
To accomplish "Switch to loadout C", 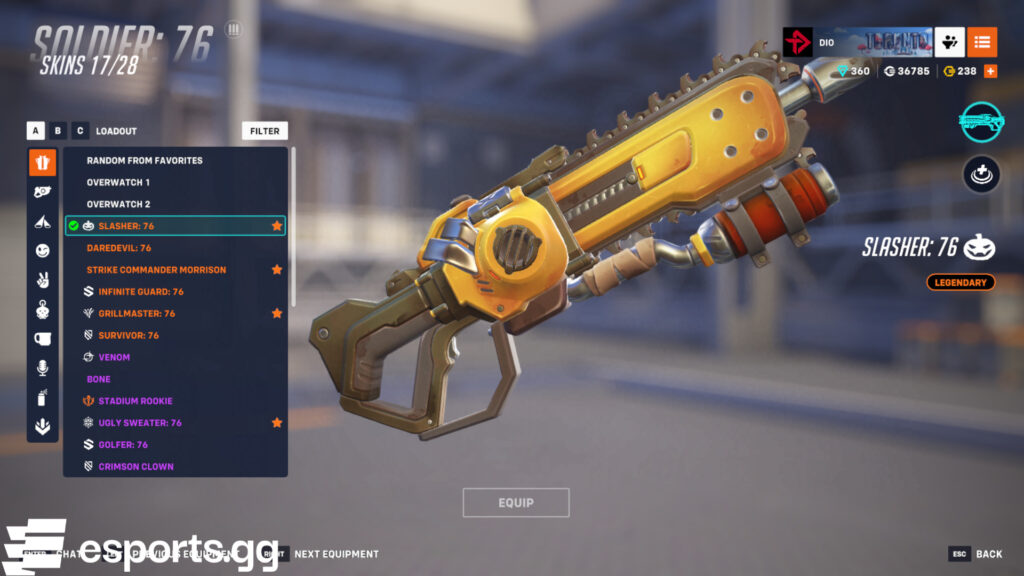I will coord(80,131).
